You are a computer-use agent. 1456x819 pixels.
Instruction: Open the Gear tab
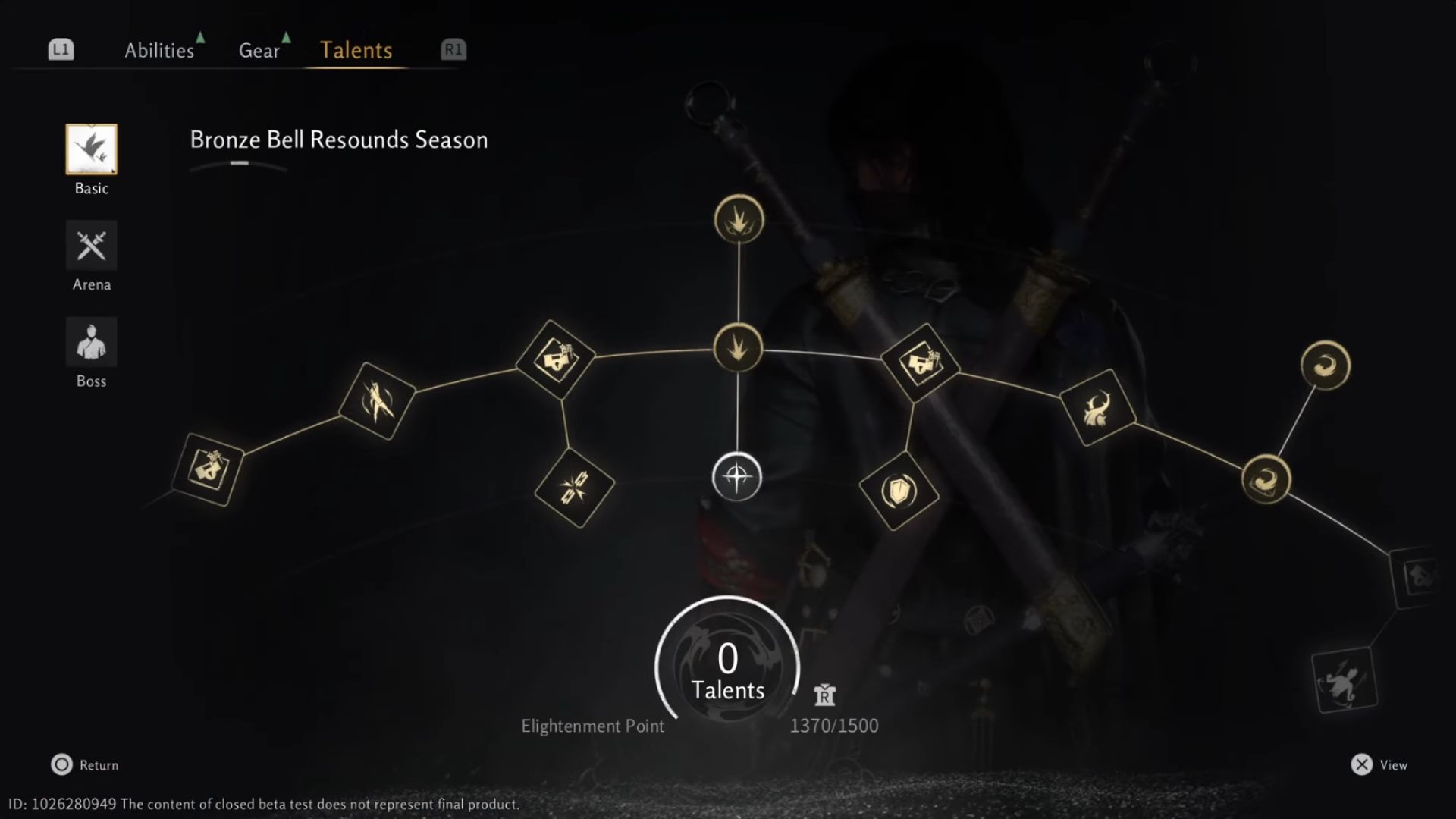click(x=259, y=50)
